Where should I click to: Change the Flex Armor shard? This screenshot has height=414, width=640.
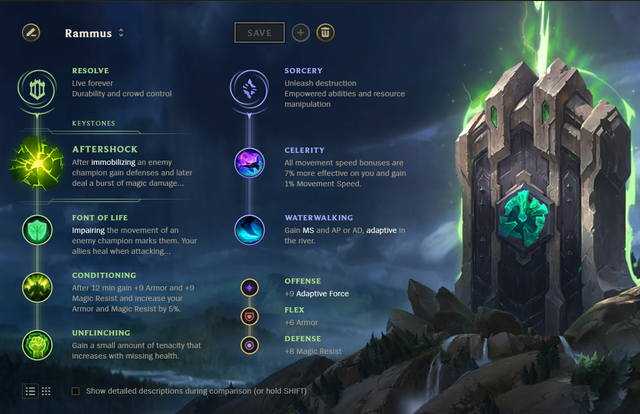pos(250,316)
